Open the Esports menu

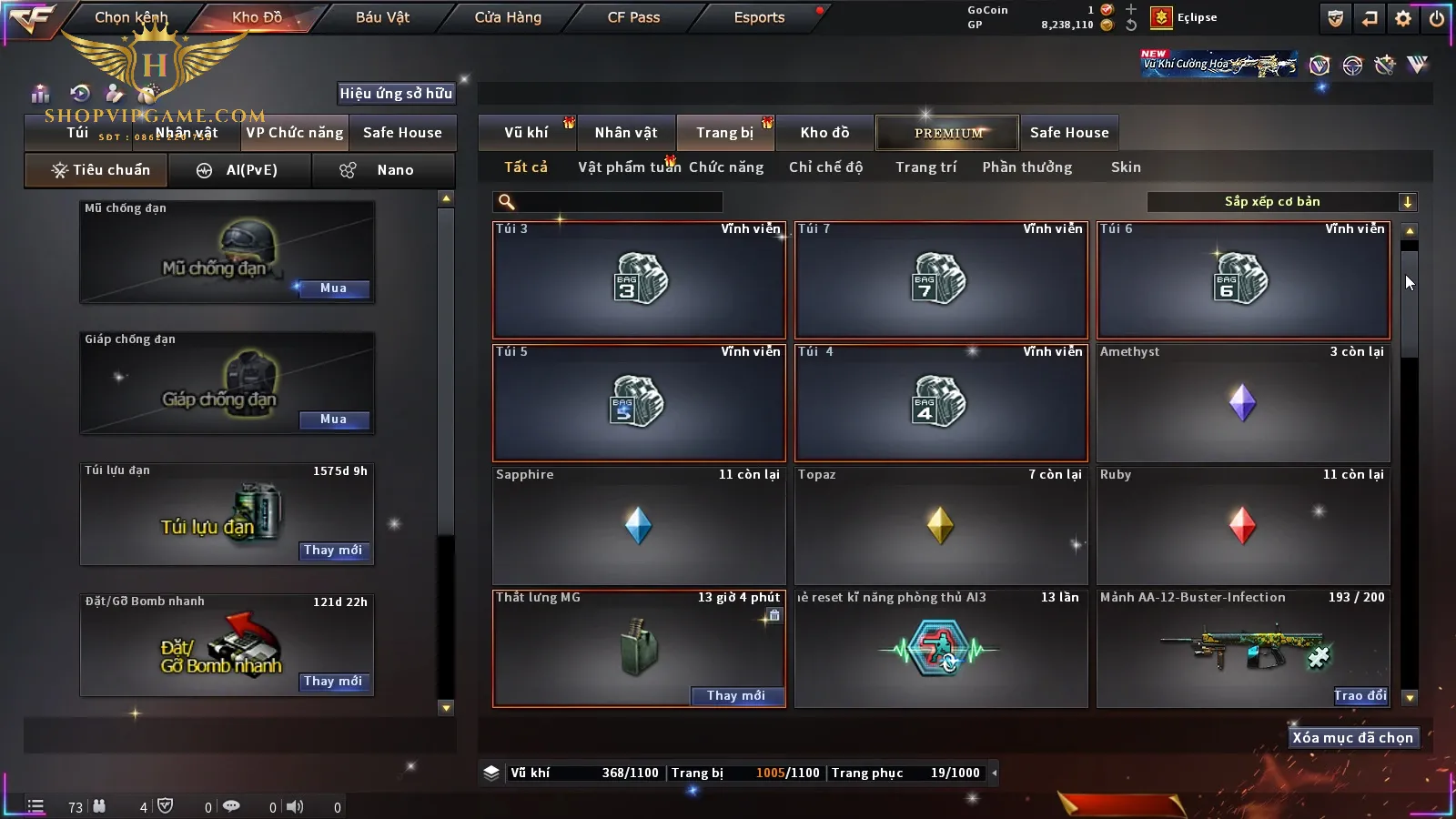coord(759,17)
